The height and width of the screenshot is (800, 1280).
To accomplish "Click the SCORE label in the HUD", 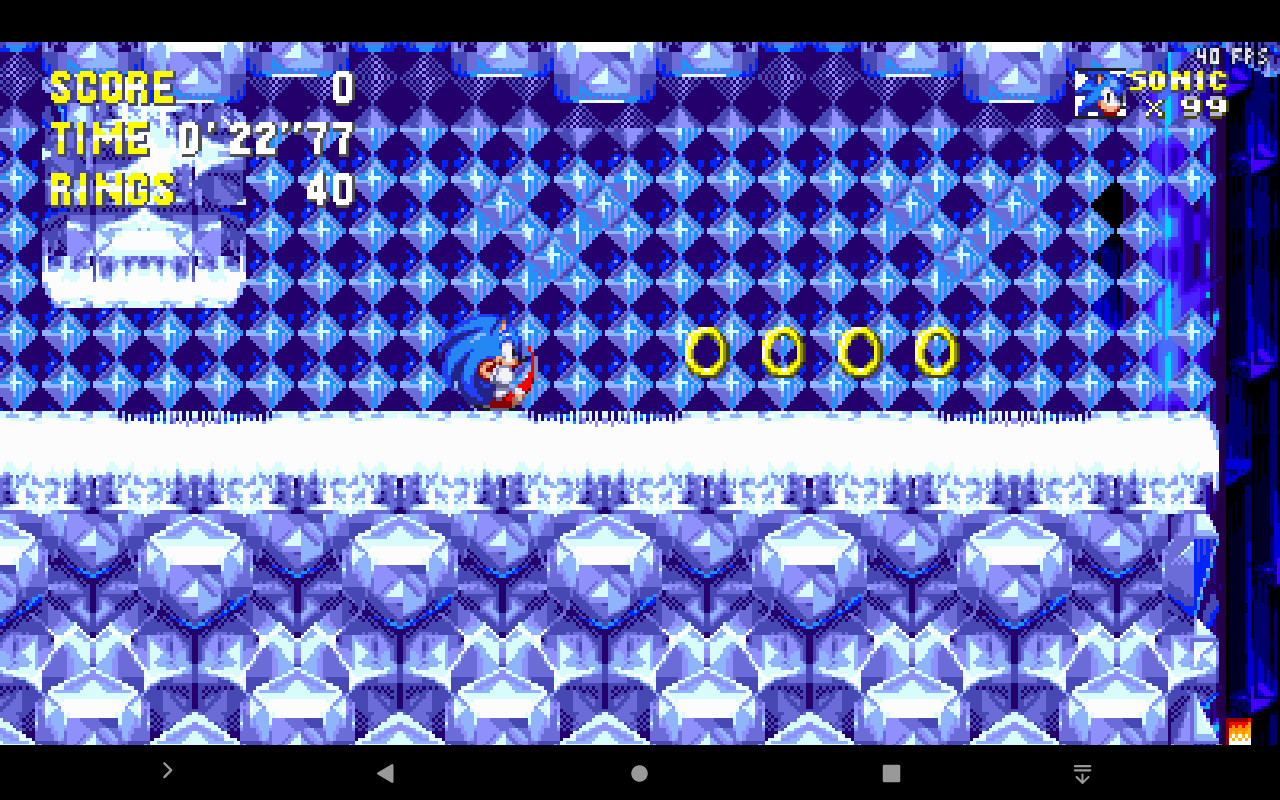I will point(110,87).
